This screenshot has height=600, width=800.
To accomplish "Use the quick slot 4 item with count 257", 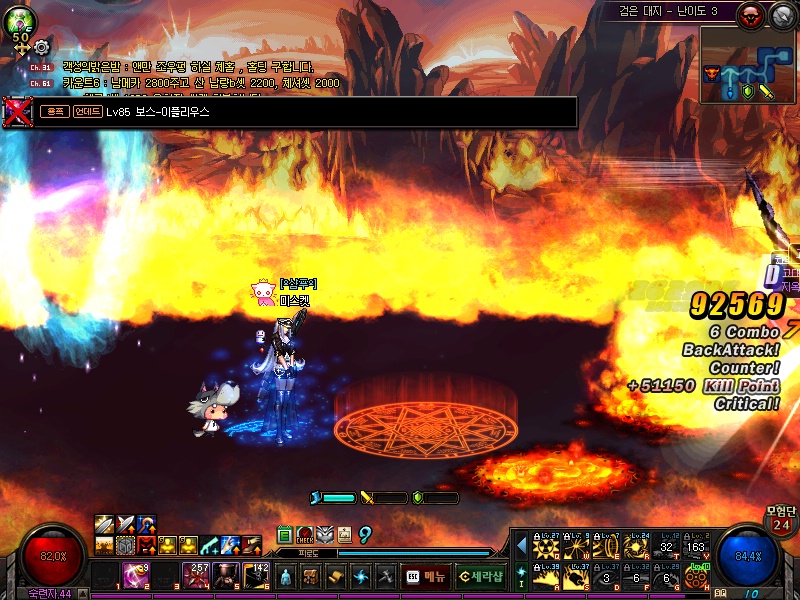I will click(196, 575).
